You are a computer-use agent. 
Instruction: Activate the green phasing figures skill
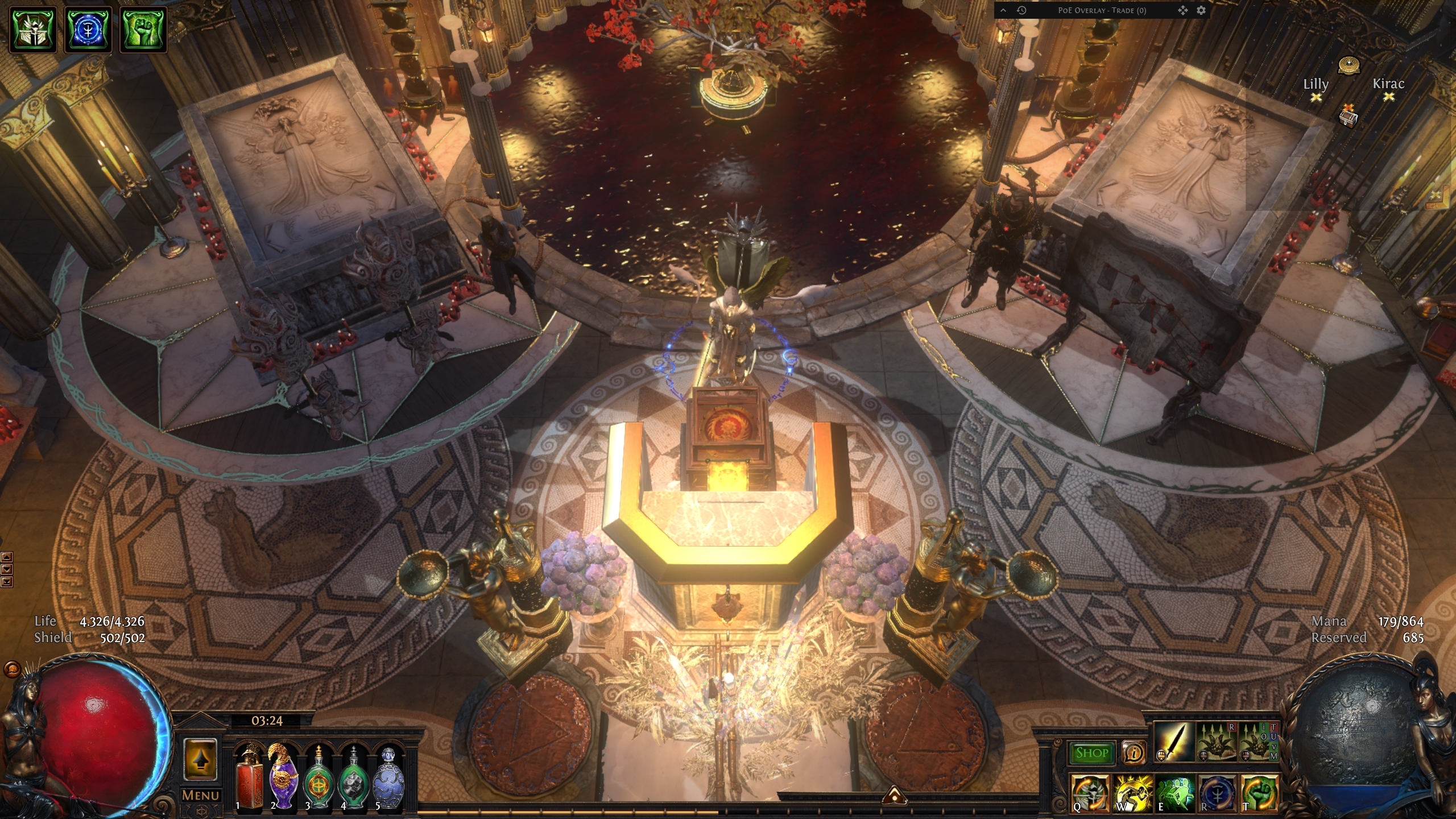coord(1175,793)
